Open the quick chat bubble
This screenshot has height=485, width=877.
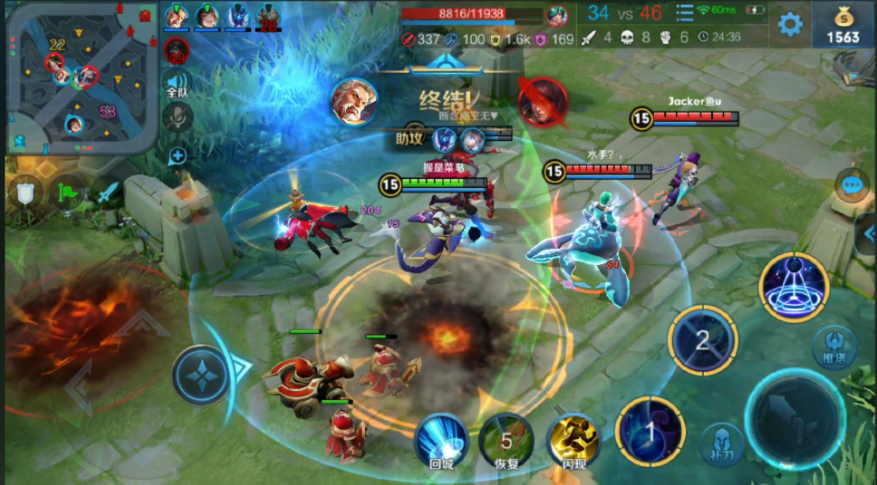[853, 185]
